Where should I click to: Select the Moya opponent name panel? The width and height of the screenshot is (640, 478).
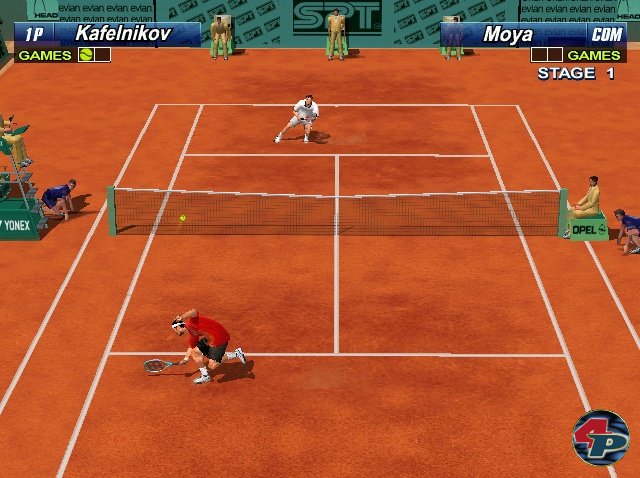click(508, 34)
